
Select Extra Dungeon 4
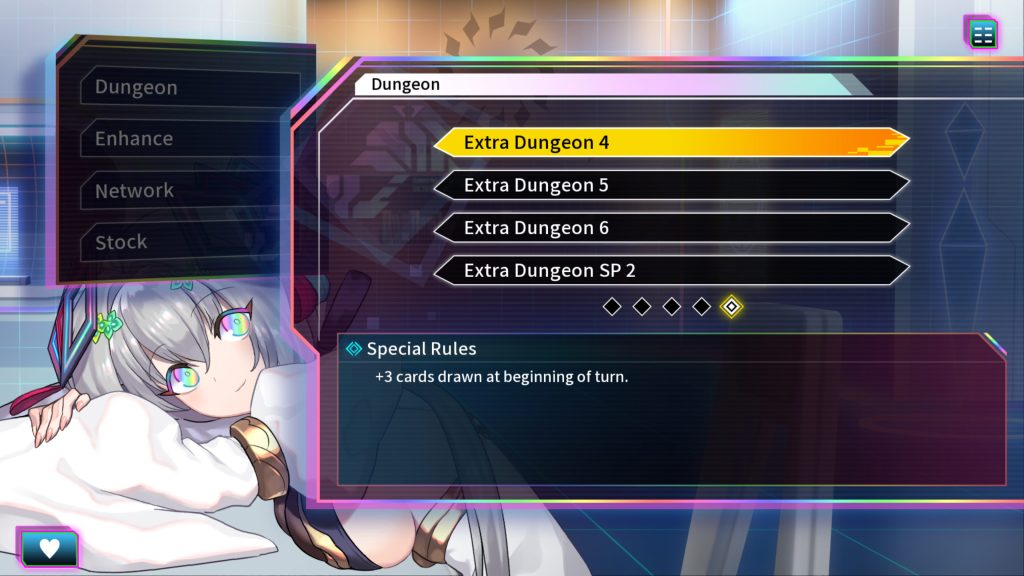pyautogui.click(x=670, y=142)
